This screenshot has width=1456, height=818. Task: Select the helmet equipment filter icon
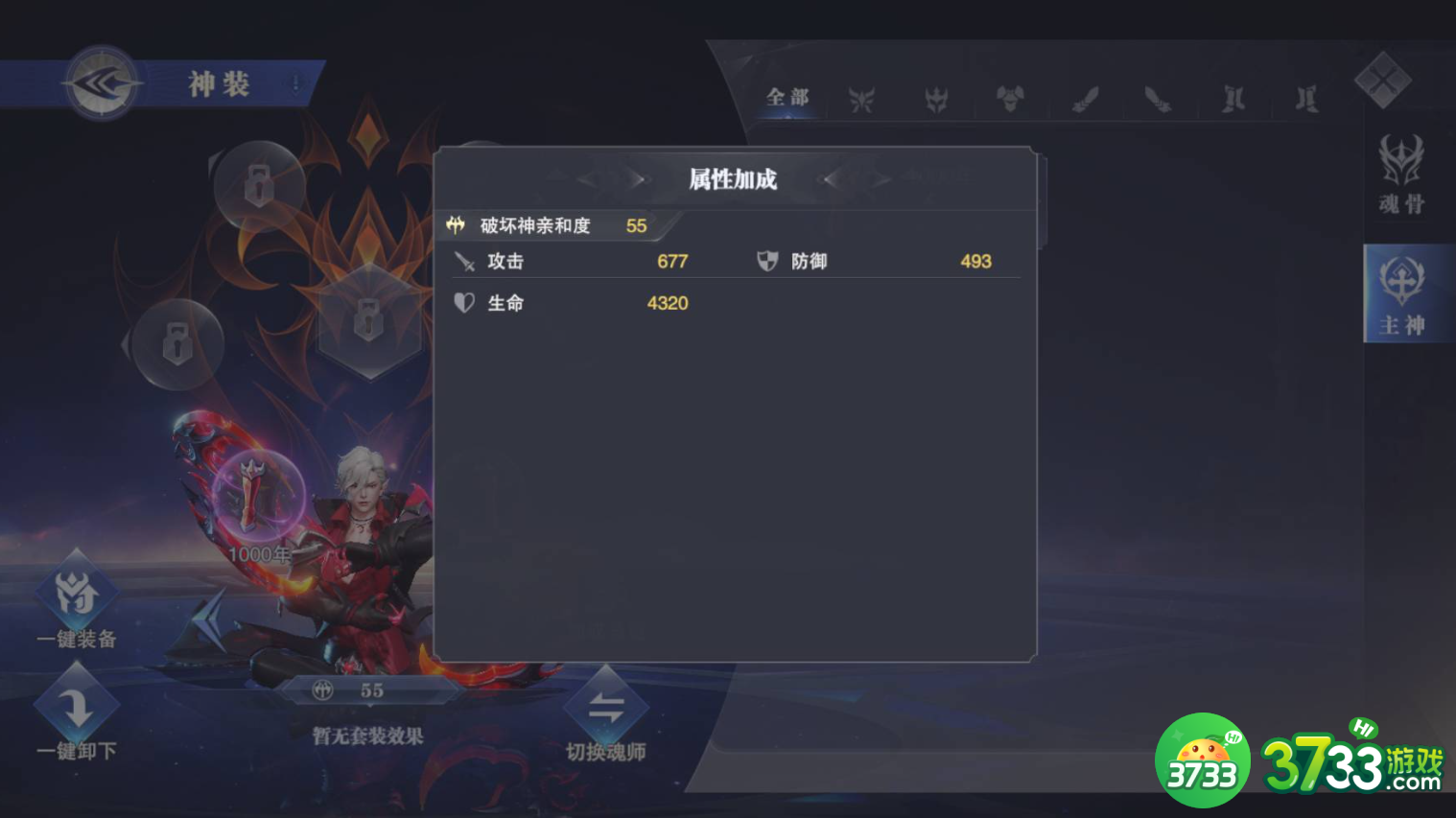tap(937, 99)
